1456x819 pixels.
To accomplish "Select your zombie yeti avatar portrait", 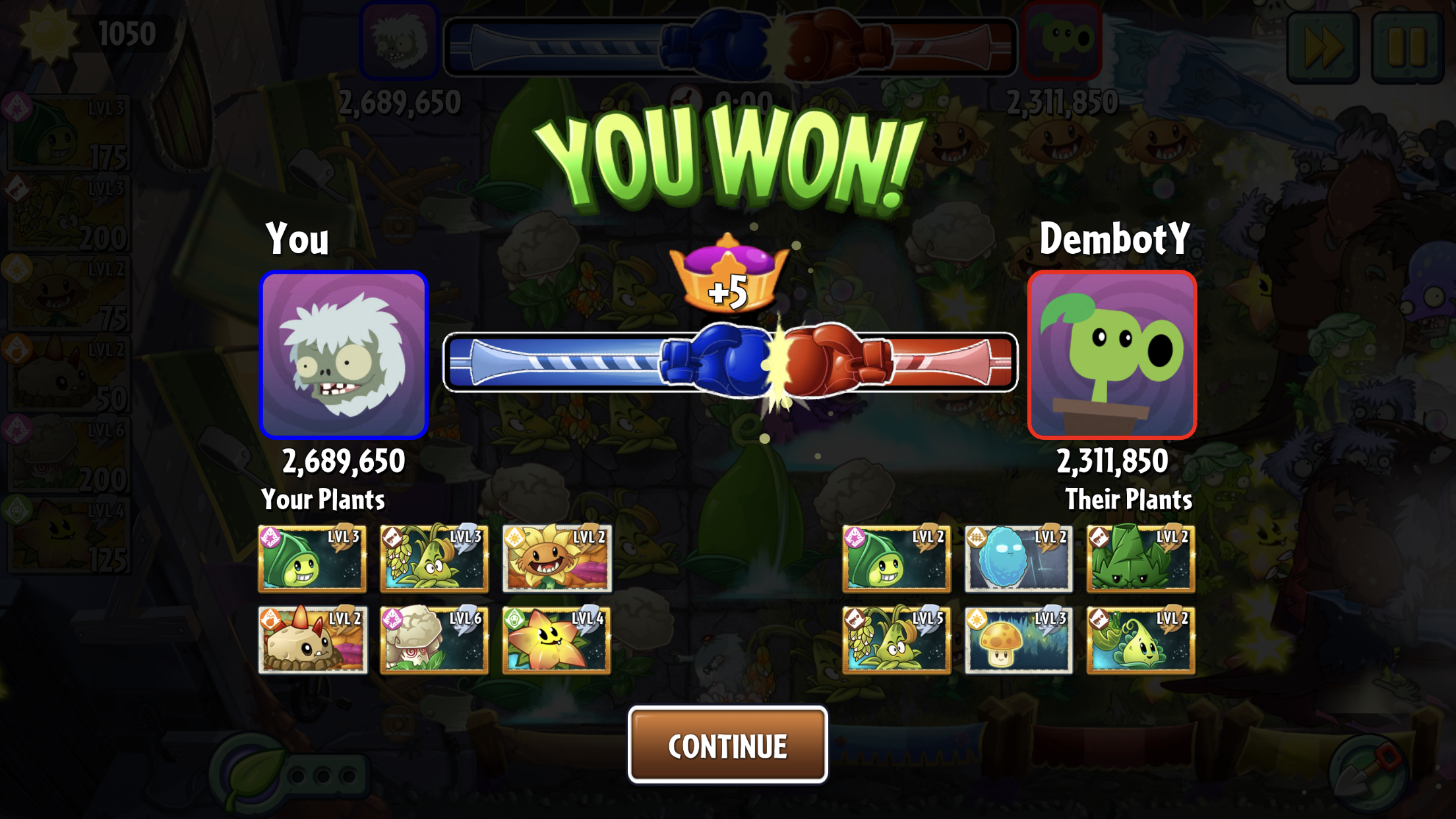I will pyautogui.click(x=344, y=355).
